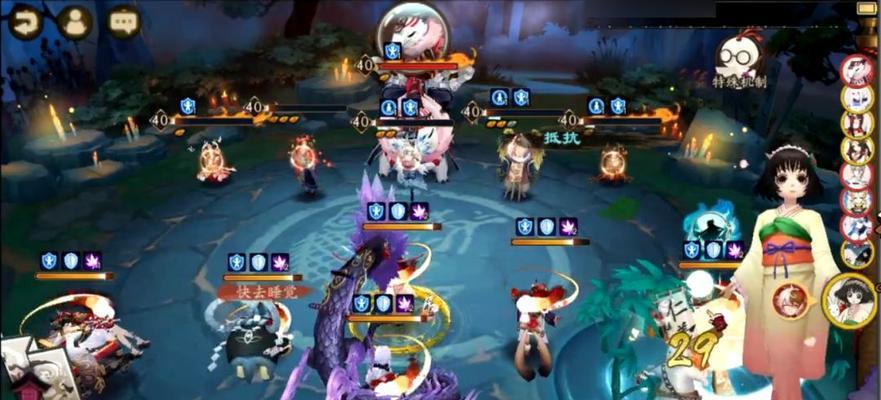Activate the small red-haired character skill icon
Viewport: 881px width, 400px height.
pyautogui.click(x=790, y=301)
